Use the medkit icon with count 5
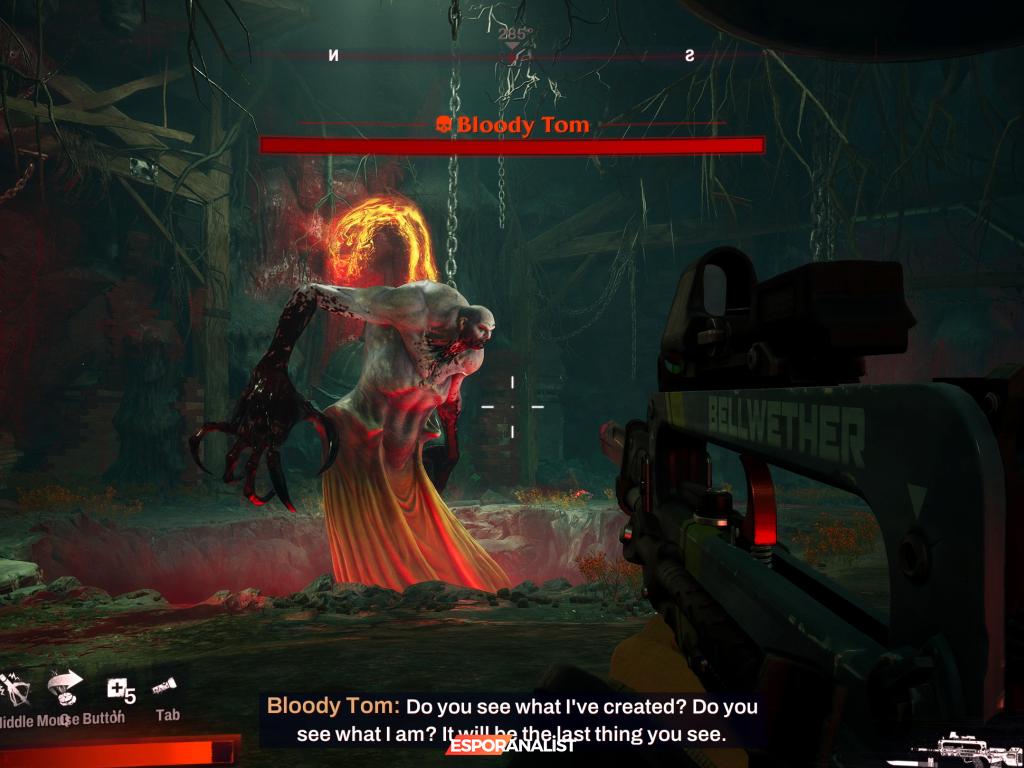This screenshot has height=768, width=1024. click(119, 689)
